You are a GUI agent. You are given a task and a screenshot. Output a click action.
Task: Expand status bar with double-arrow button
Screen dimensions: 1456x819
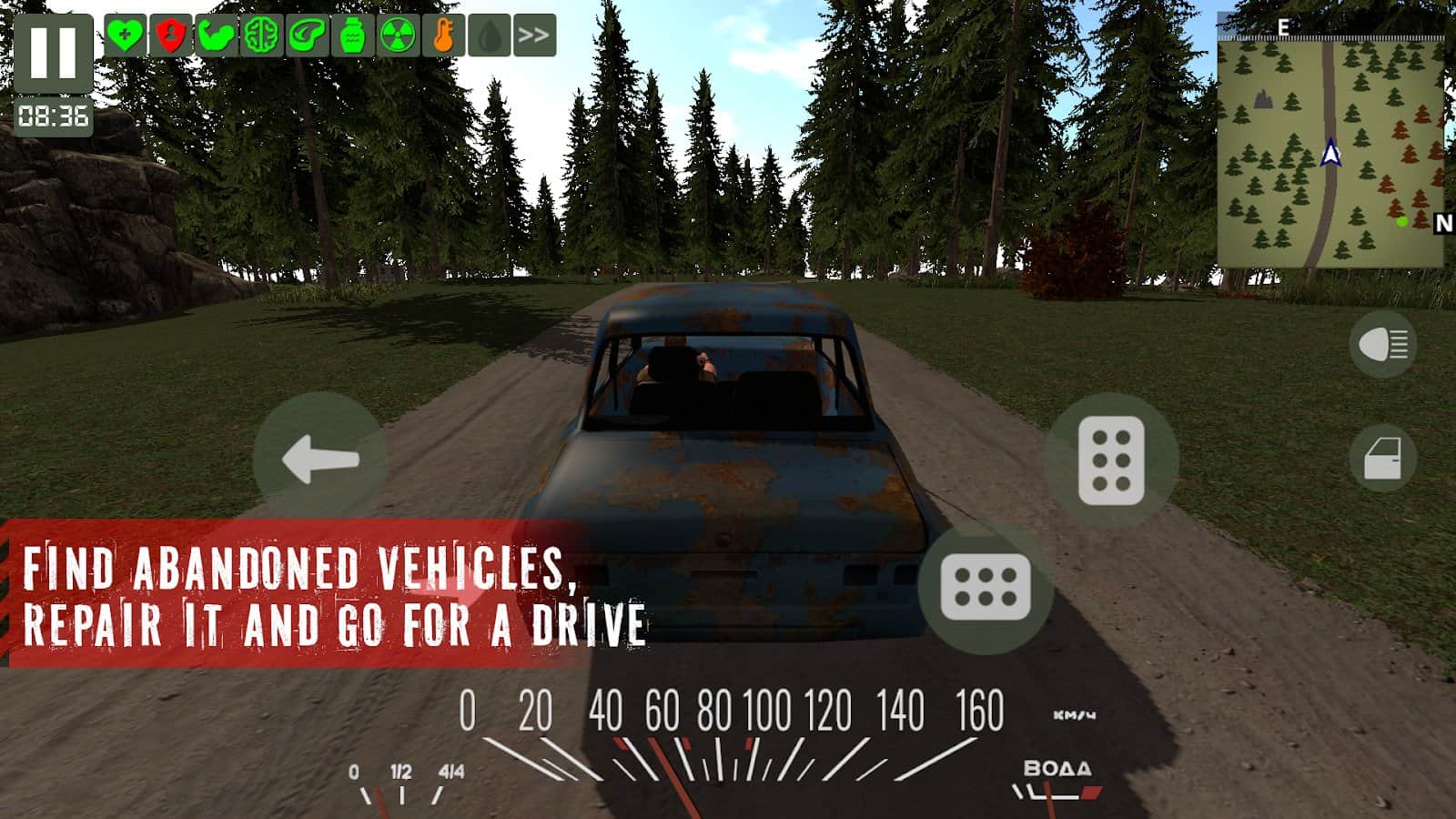pyautogui.click(x=534, y=35)
